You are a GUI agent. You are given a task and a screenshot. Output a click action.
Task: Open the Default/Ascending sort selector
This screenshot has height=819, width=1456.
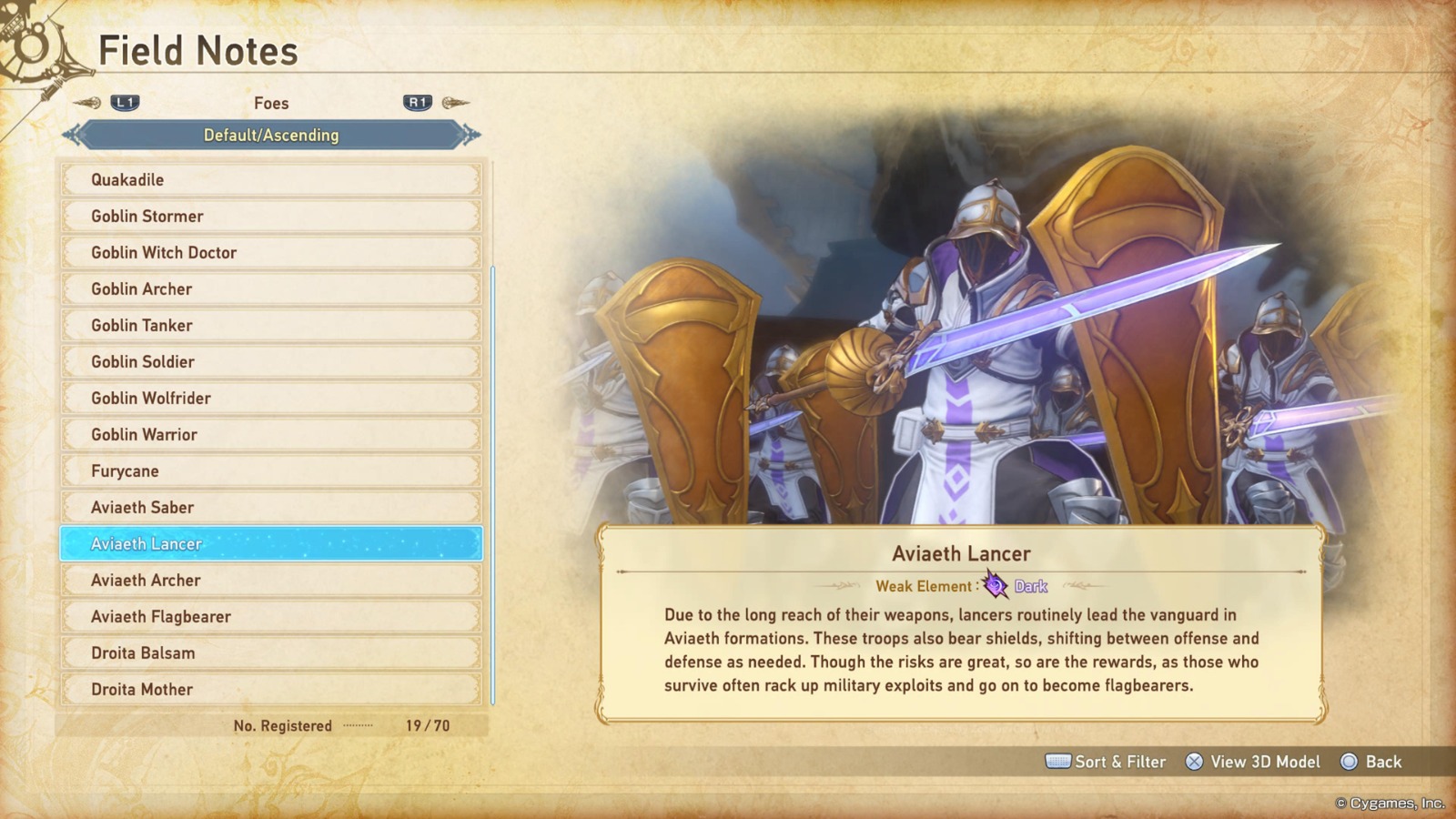(270, 135)
